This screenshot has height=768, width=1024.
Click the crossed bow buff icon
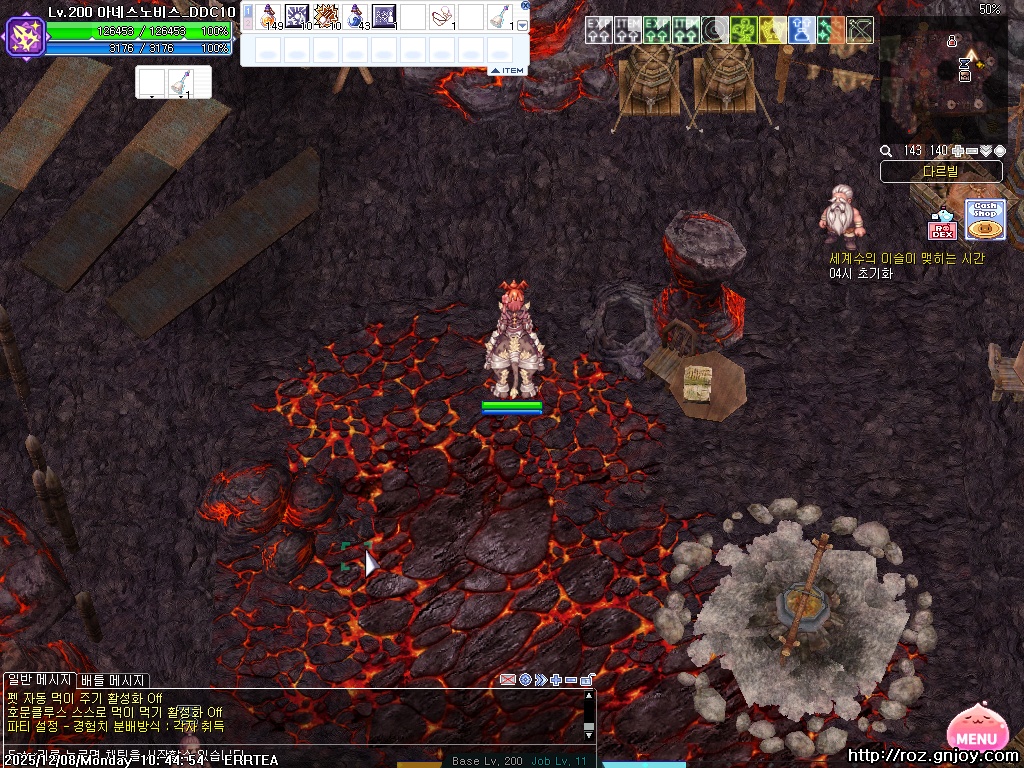(860, 30)
